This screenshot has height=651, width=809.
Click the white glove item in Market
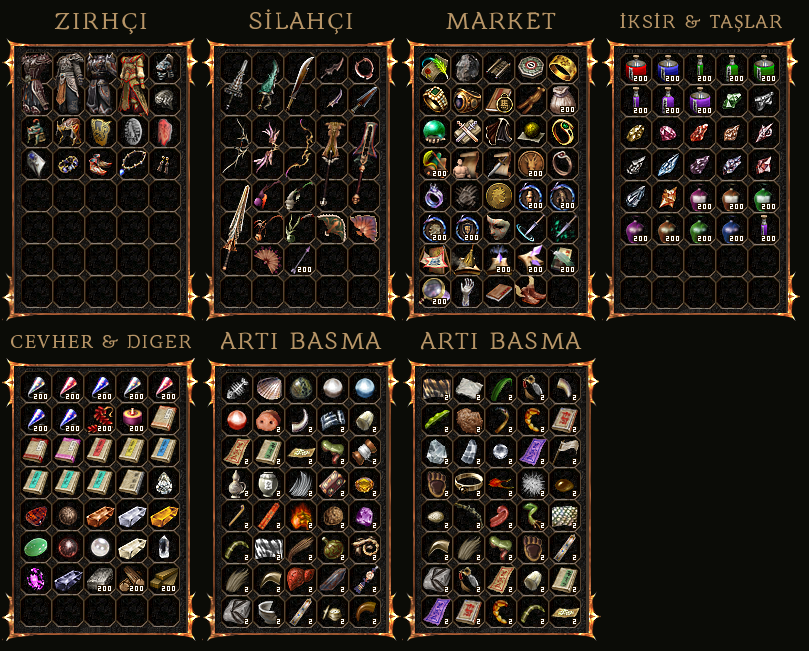[466, 291]
